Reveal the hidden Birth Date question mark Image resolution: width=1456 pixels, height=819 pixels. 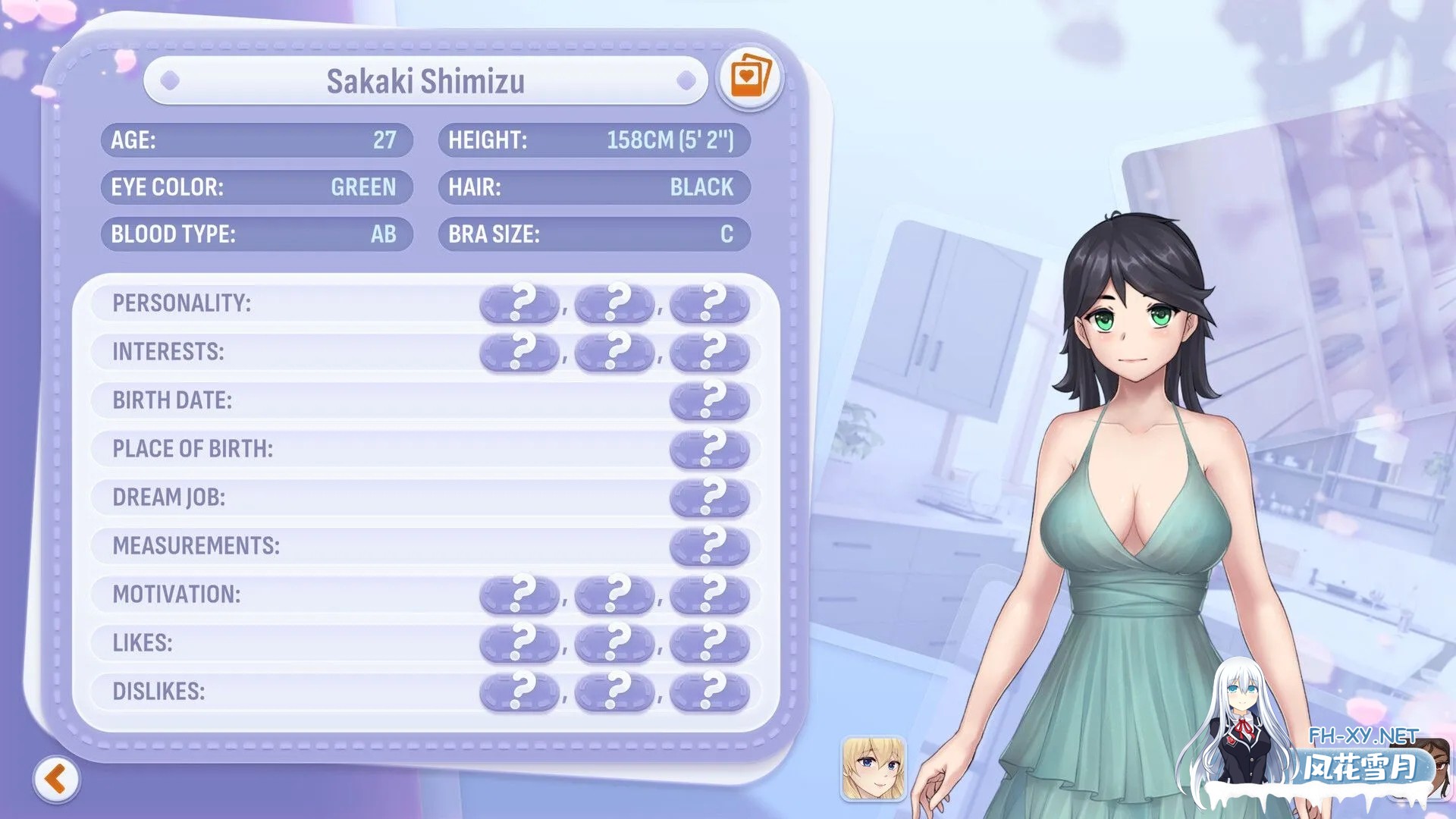710,400
